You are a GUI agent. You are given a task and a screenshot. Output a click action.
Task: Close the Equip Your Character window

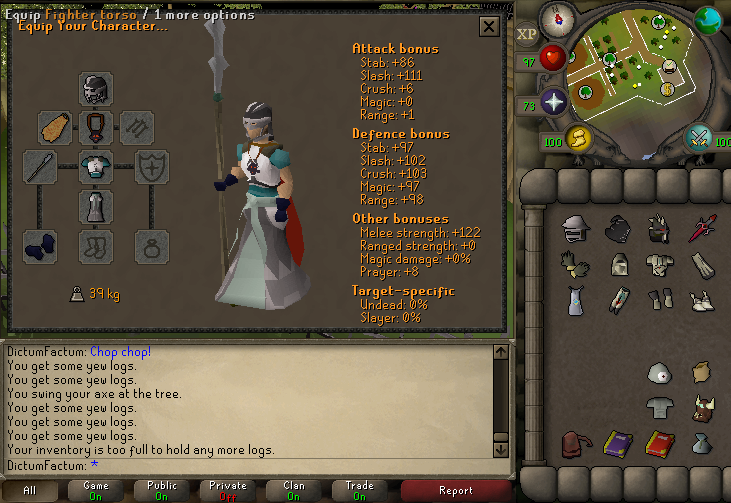[x=489, y=27]
